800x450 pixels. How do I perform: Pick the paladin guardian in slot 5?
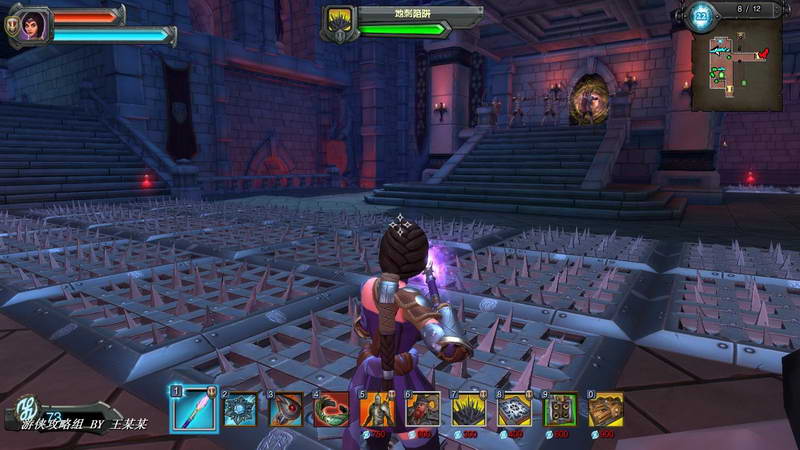click(x=377, y=409)
